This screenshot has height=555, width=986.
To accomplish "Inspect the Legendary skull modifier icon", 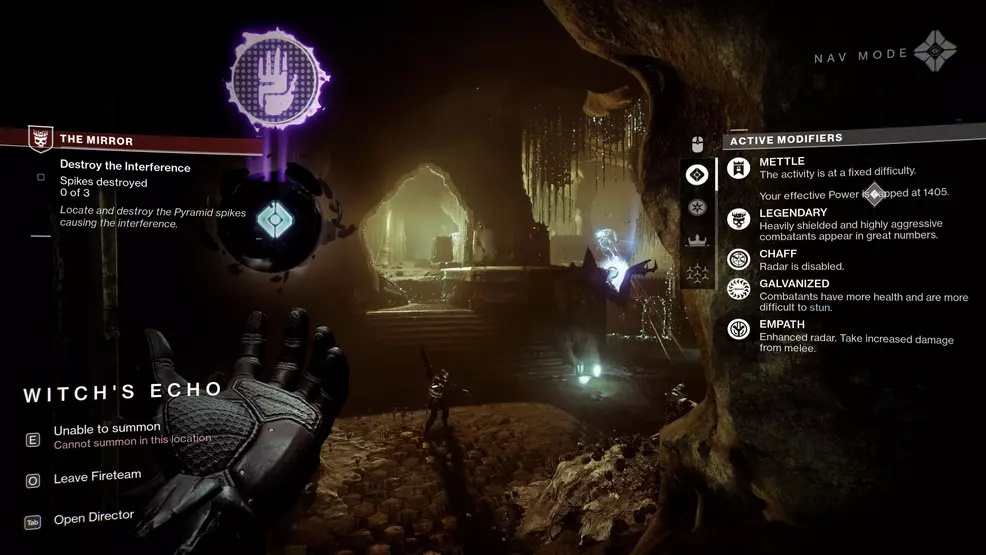I will [739, 220].
